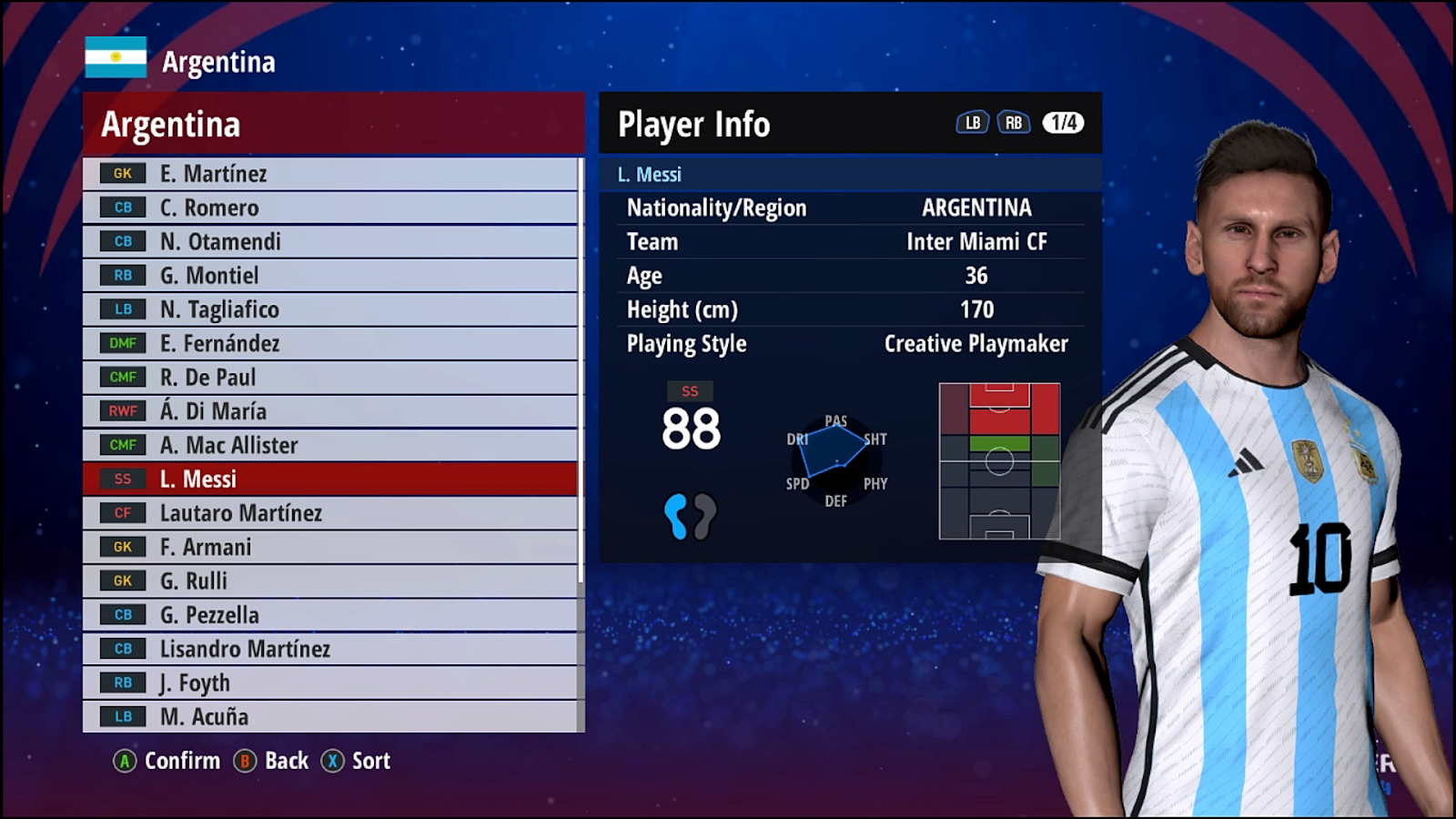Pick N. Otamendi's row
The image size is (1456, 819).
(329, 241)
